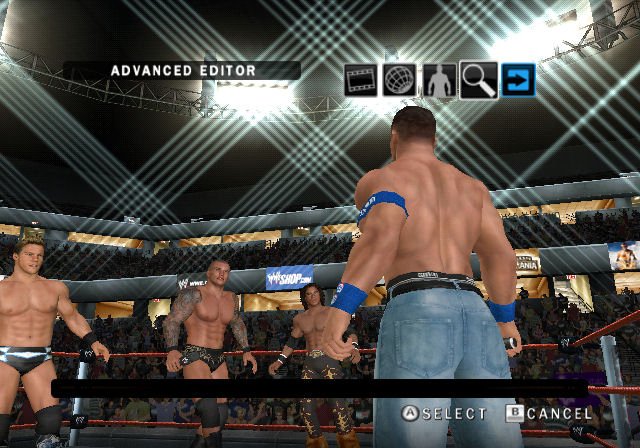Open the wireframe globe tool
The height and width of the screenshot is (448, 640).
(x=399, y=80)
